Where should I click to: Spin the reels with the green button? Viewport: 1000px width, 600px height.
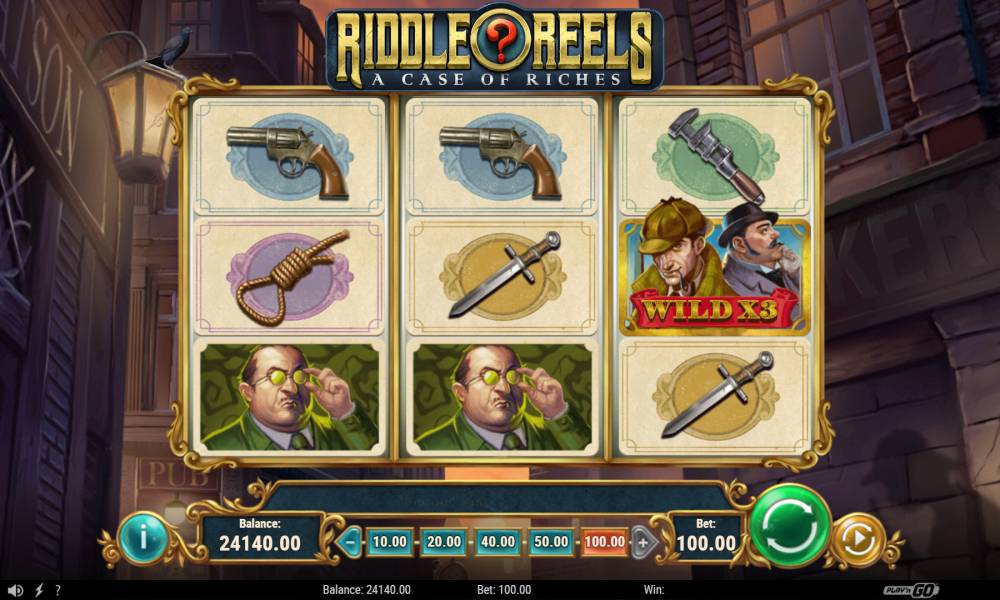[789, 524]
